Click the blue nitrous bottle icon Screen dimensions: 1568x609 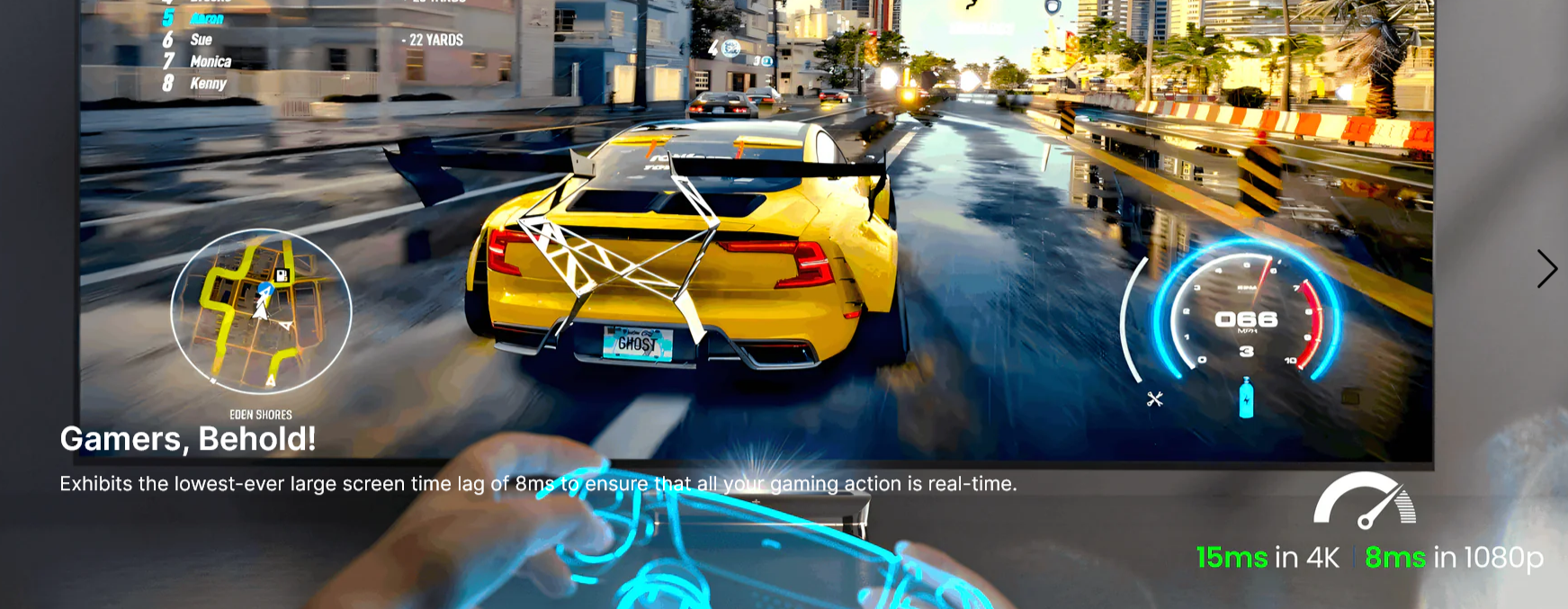[x=1246, y=399]
